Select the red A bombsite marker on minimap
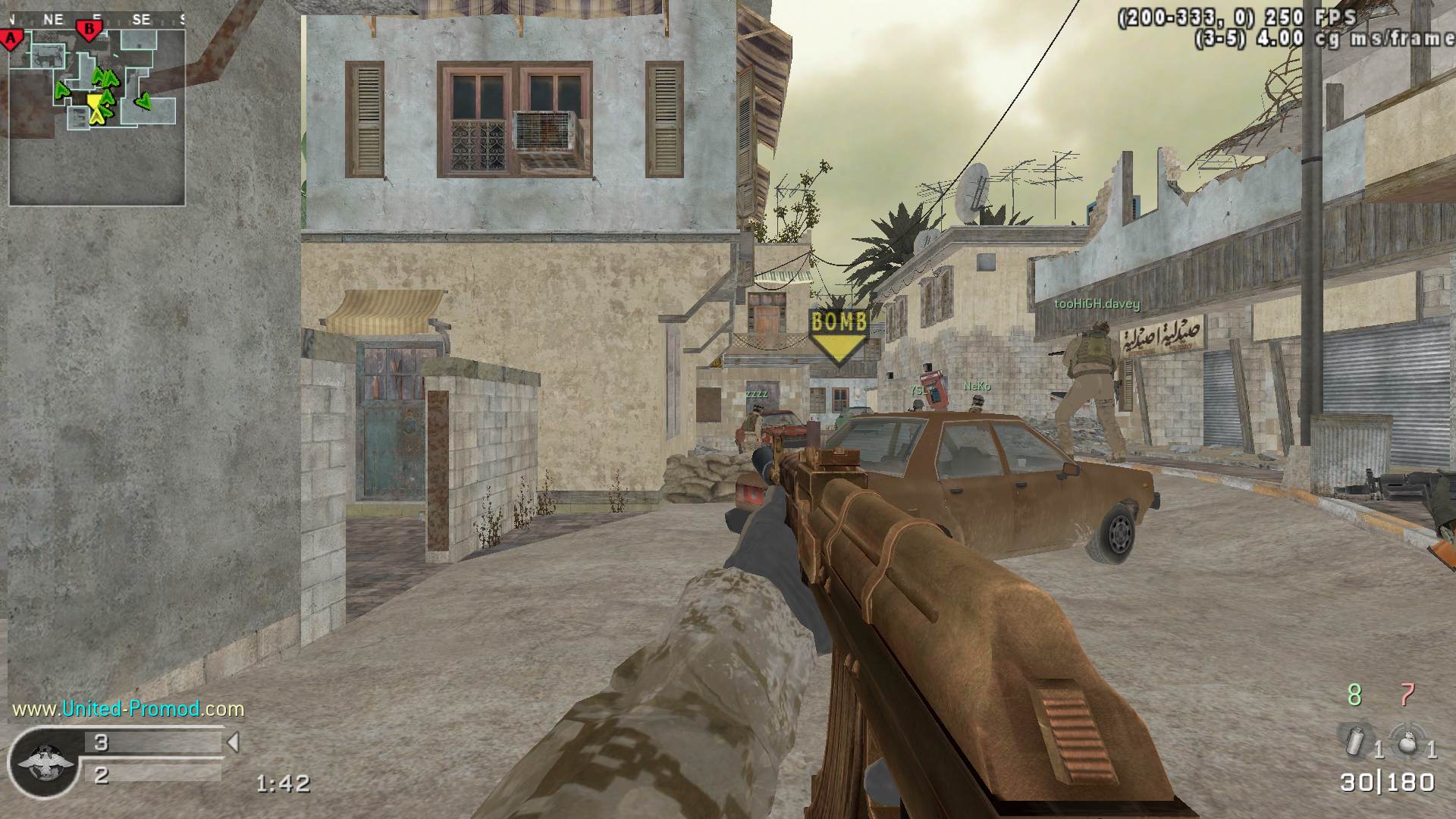 (x=11, y=39)
